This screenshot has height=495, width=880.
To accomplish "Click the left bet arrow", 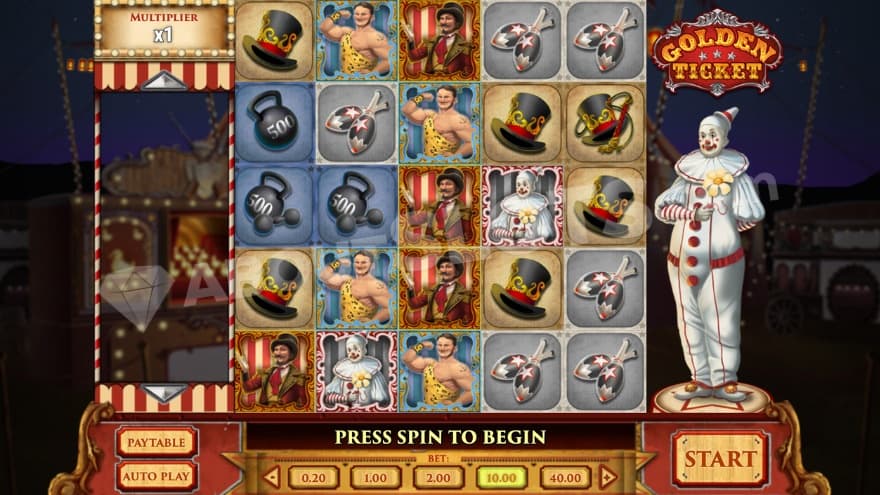I will pos(272,477).
